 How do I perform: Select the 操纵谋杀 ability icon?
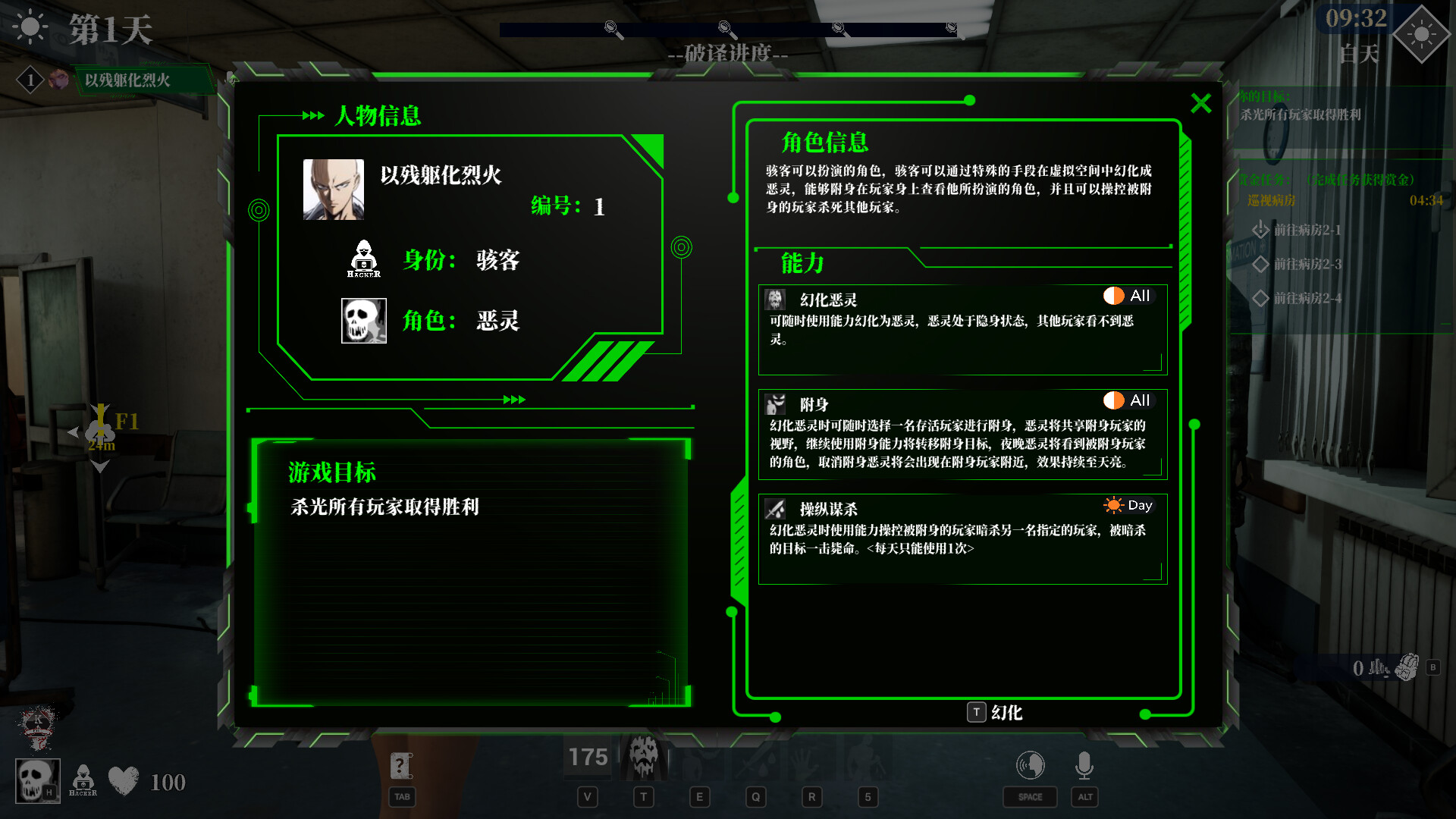pos(775,509)
